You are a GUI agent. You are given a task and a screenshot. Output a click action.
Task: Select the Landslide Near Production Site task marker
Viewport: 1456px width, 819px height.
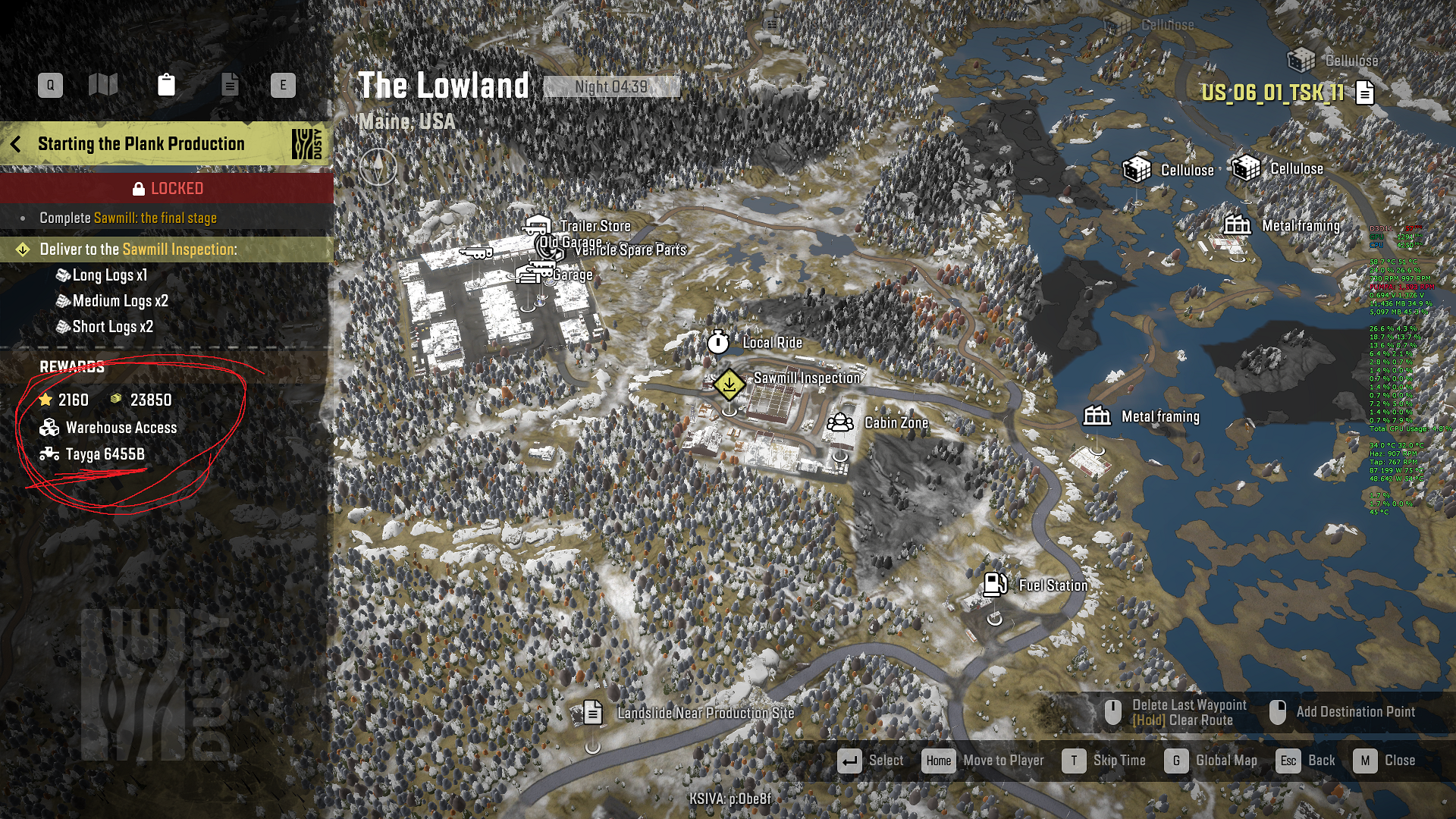(x=593, y=713)
